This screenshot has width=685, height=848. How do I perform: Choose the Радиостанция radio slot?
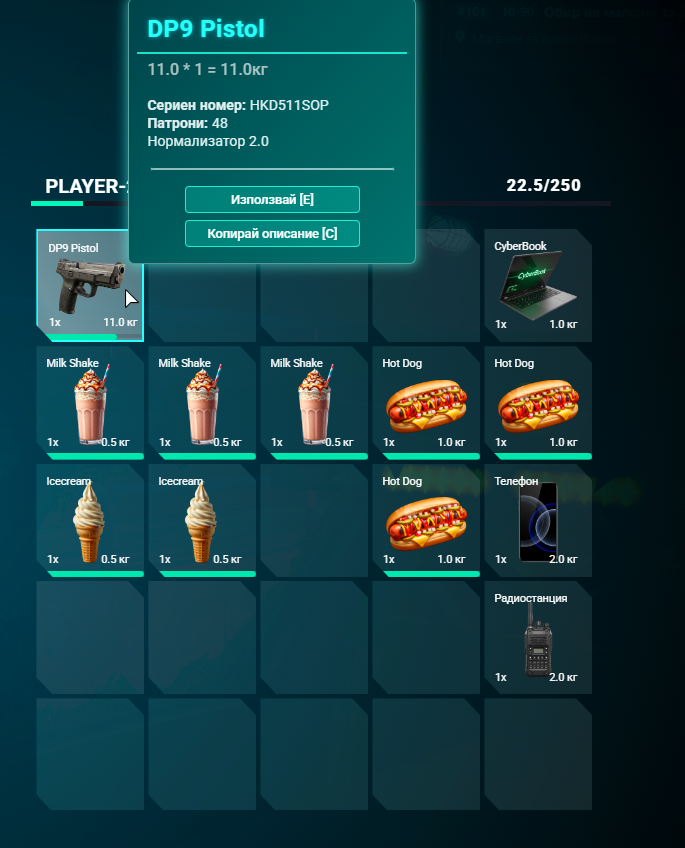538,638
